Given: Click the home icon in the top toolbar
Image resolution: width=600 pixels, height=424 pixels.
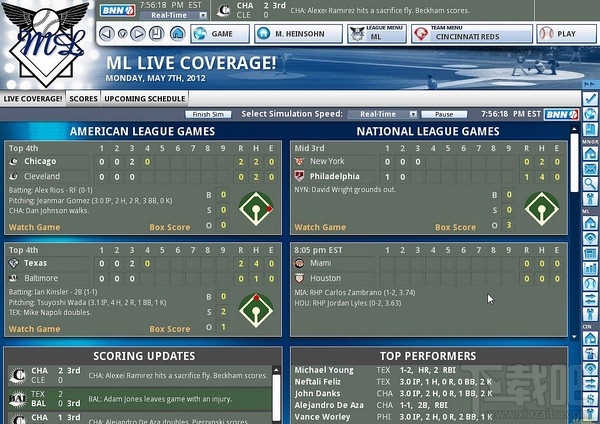Looking at the screenshot, I should [178, 33].
